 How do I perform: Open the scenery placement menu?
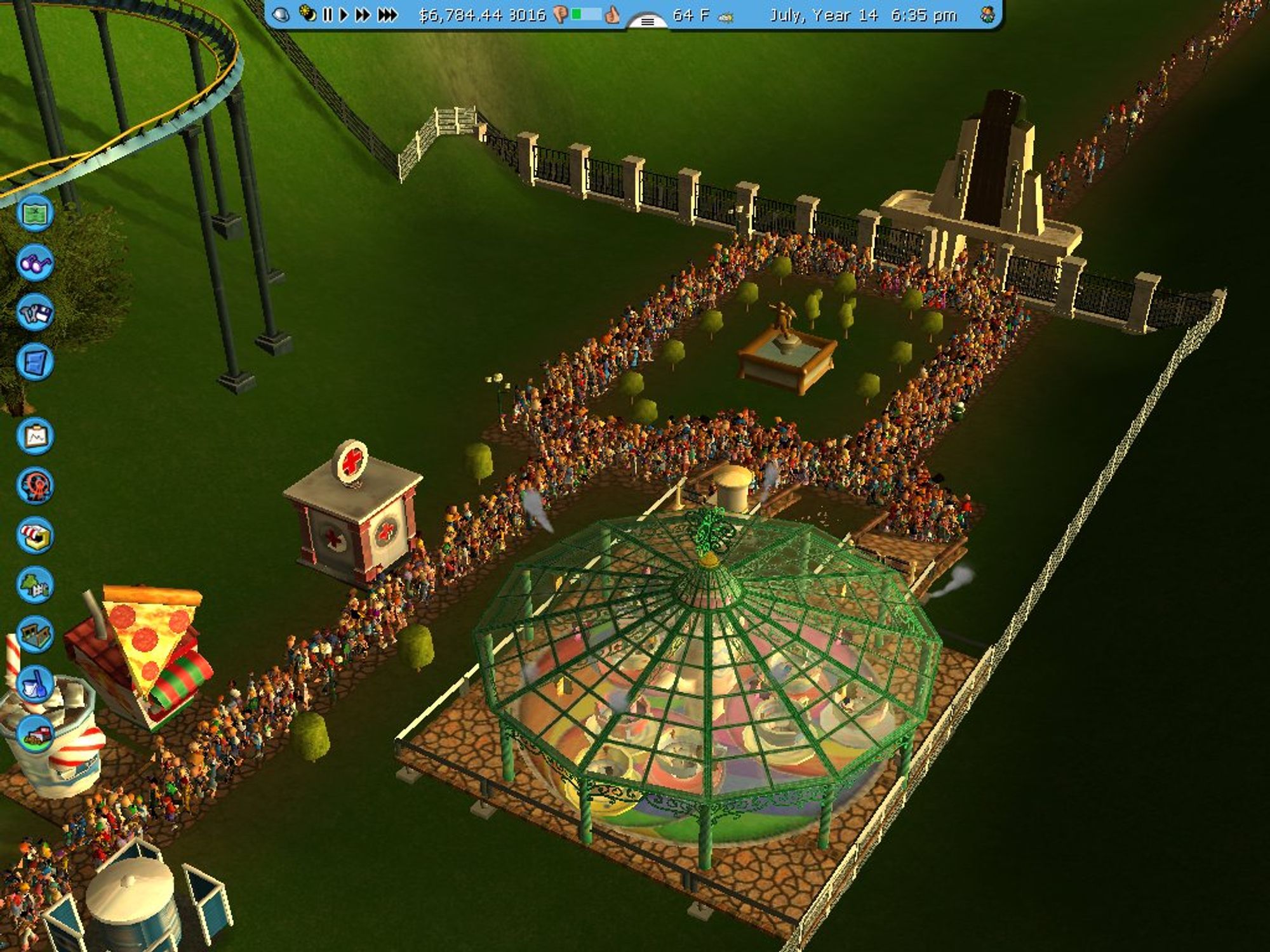click(35, 585)
